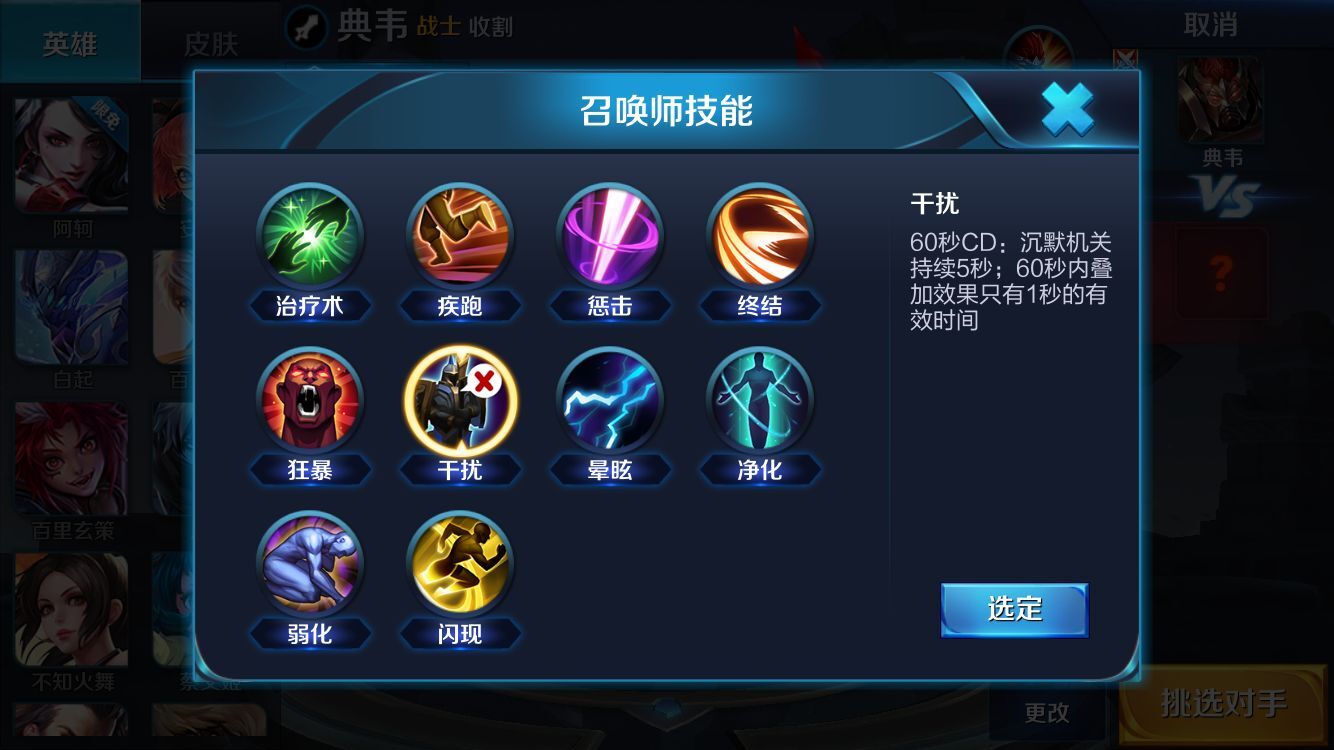Select the 狂暴 (Berserk) summoner skill
Screen dimensions: 1334x750
311,398
